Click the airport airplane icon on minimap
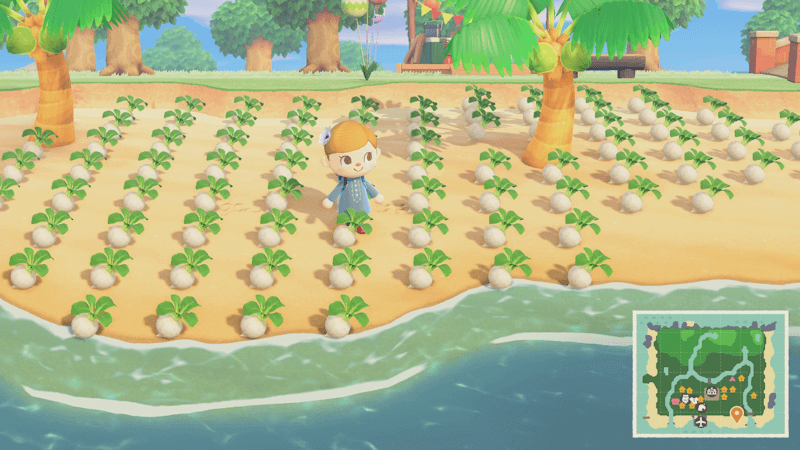The width and height of the screenshot is (800, 450). (701, 424)
